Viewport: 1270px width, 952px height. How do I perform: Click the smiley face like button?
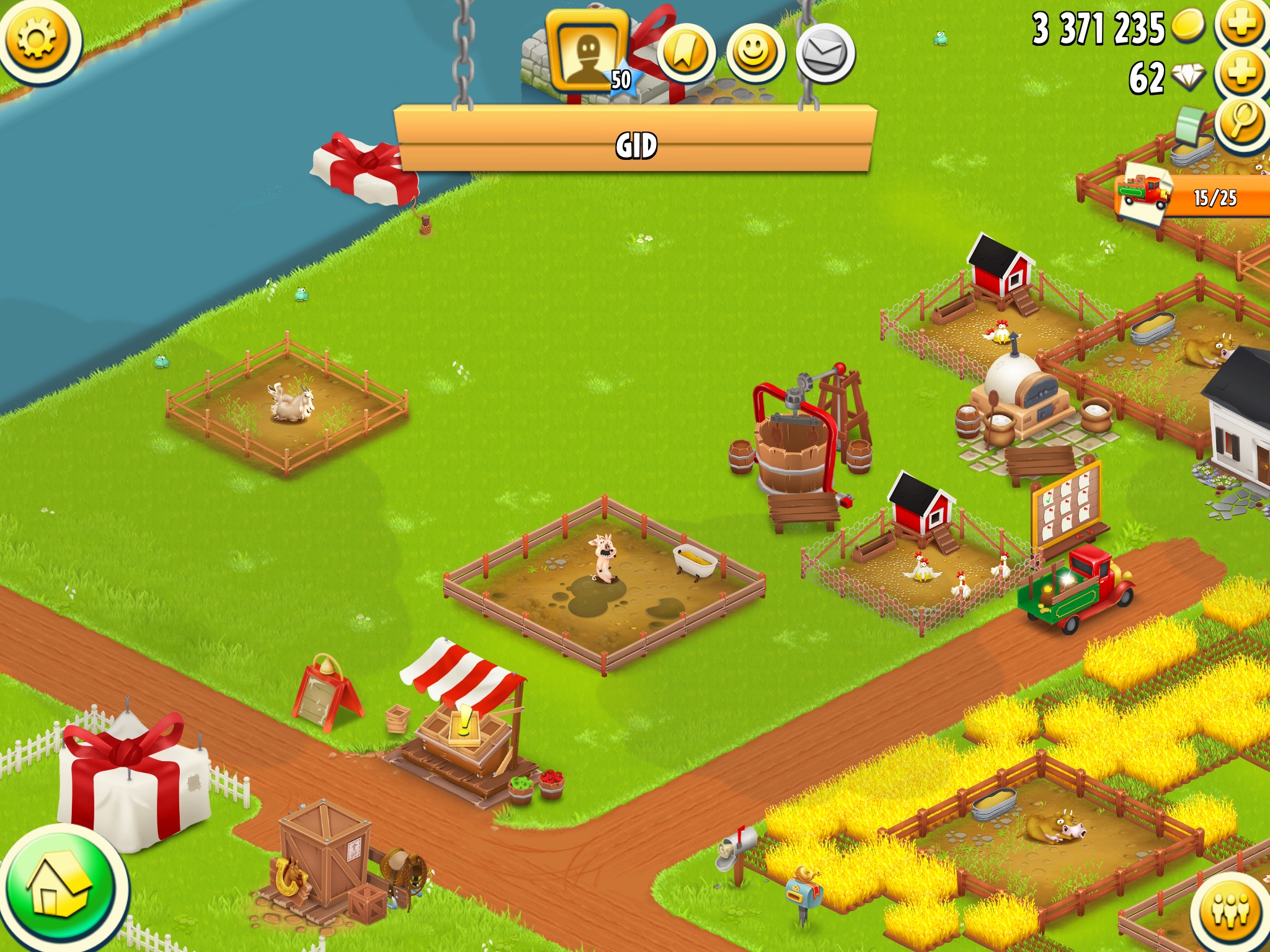[755, 54]
